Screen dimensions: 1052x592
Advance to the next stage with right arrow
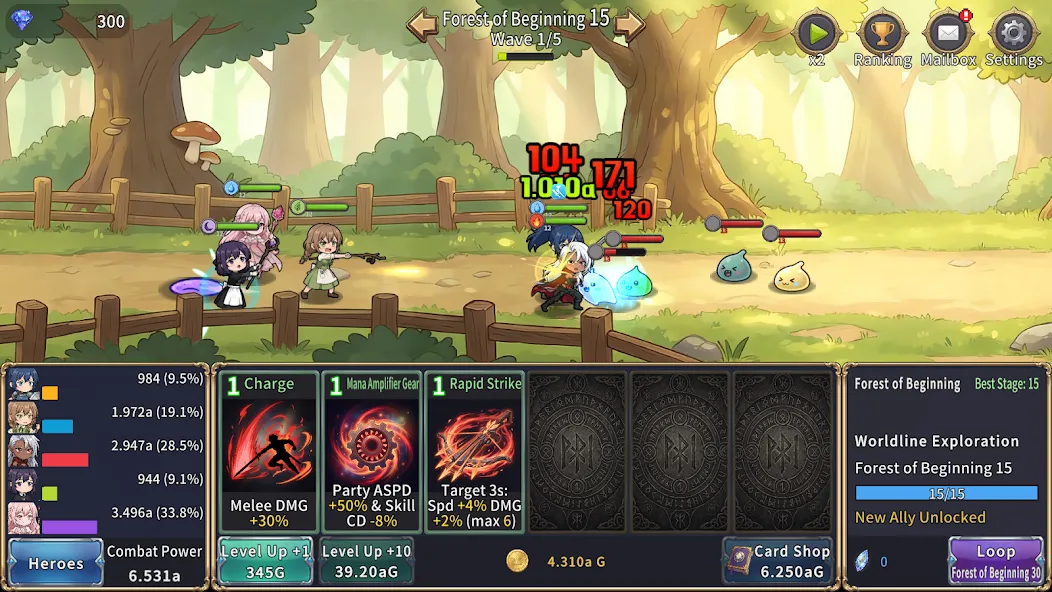[629, 23]
